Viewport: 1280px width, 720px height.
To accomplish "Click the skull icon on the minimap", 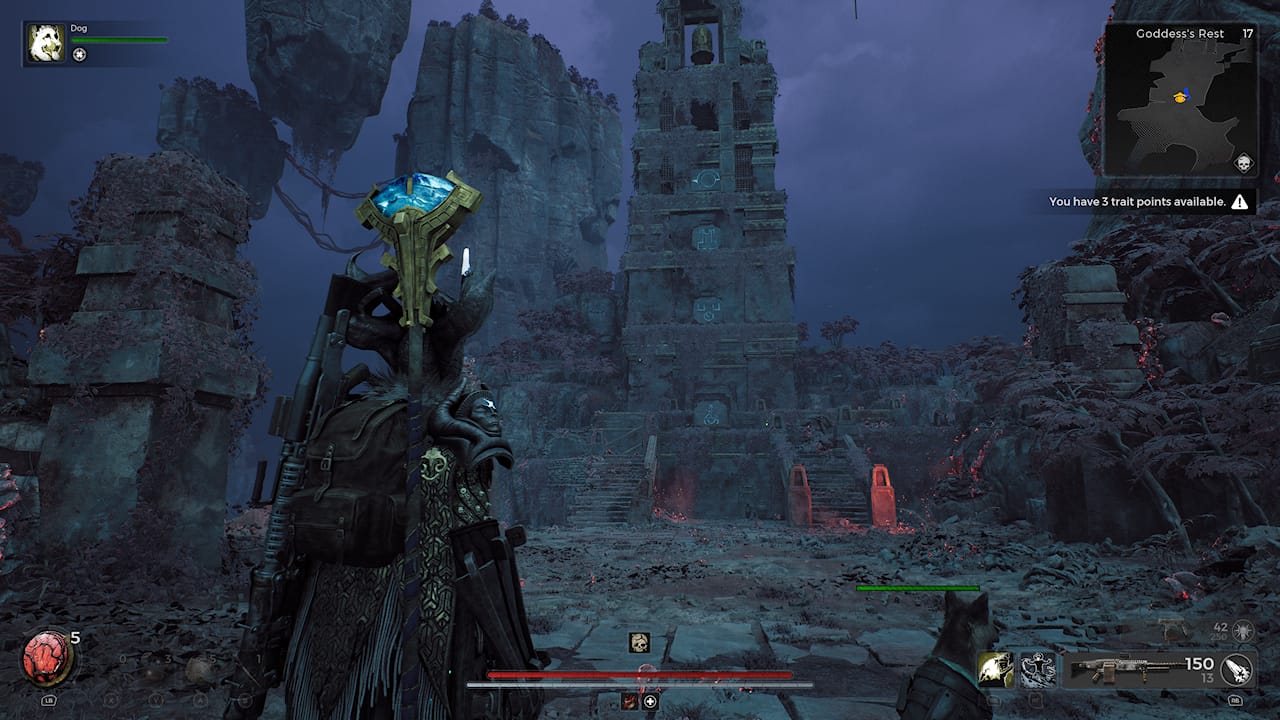I will click(1243, 163).
